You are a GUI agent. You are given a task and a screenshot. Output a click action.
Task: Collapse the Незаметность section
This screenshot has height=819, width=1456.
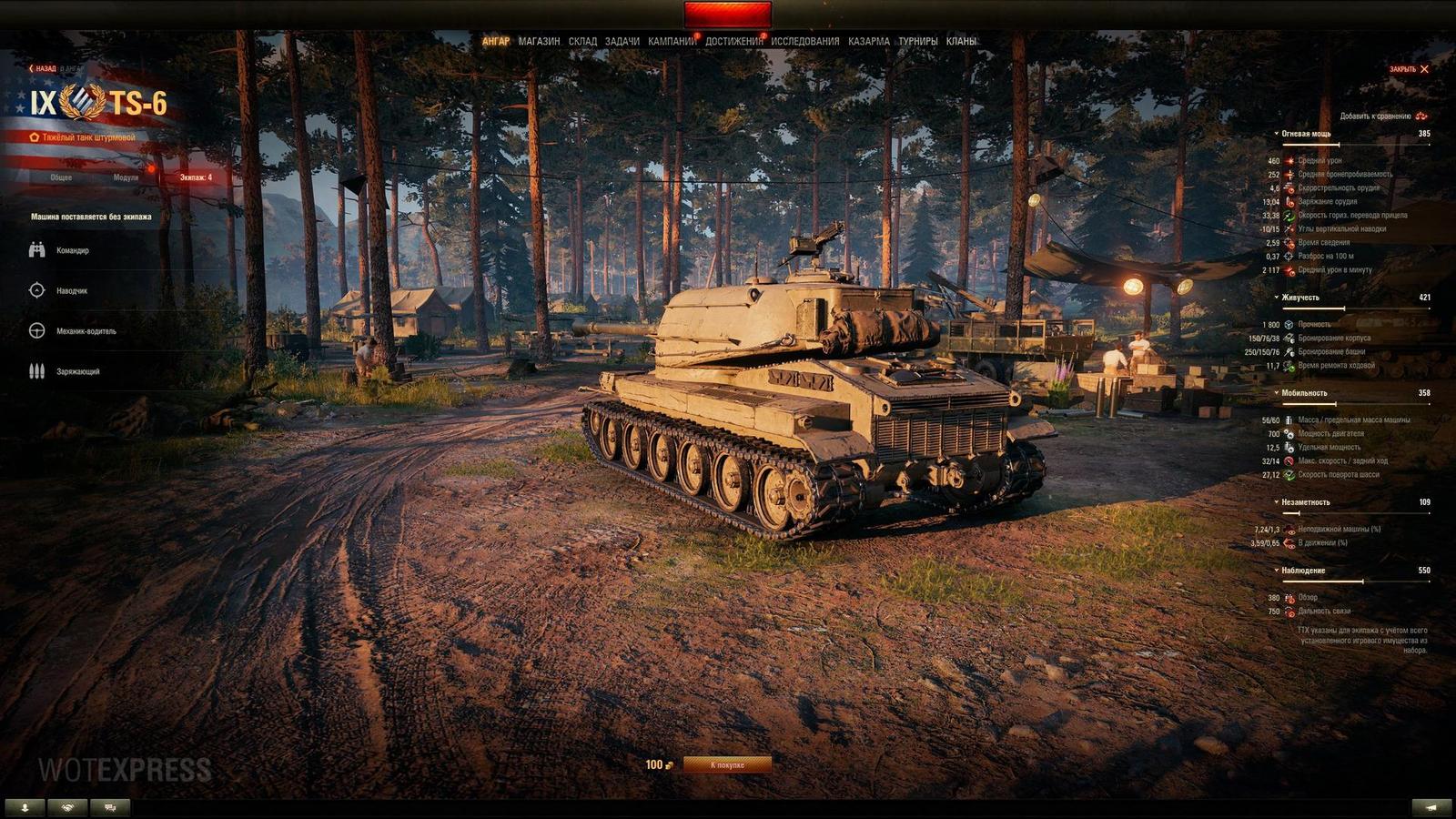[x=1276, y=503]
